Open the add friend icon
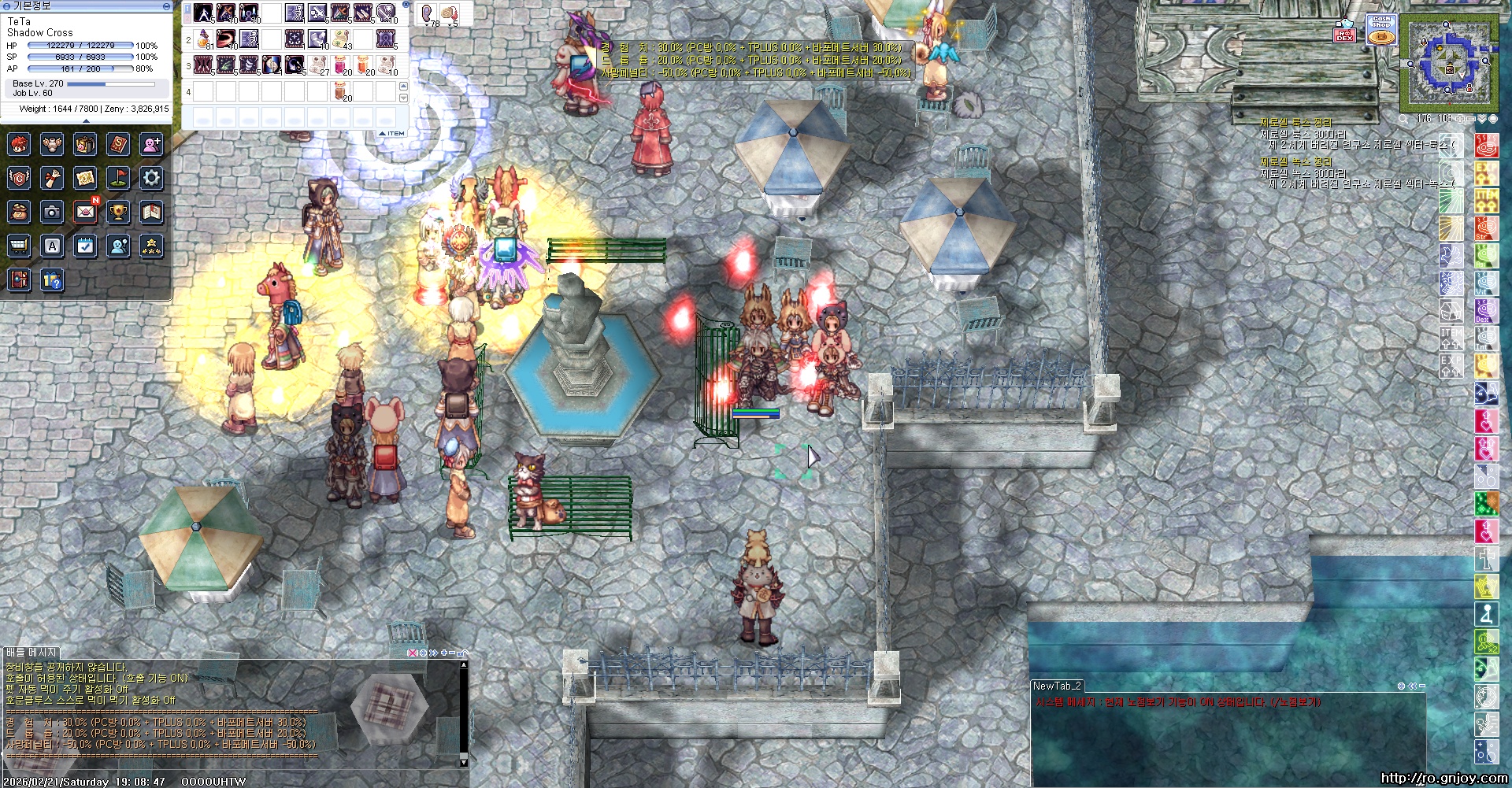Viewport: 1512px width, 788px height. click(151, 144)
